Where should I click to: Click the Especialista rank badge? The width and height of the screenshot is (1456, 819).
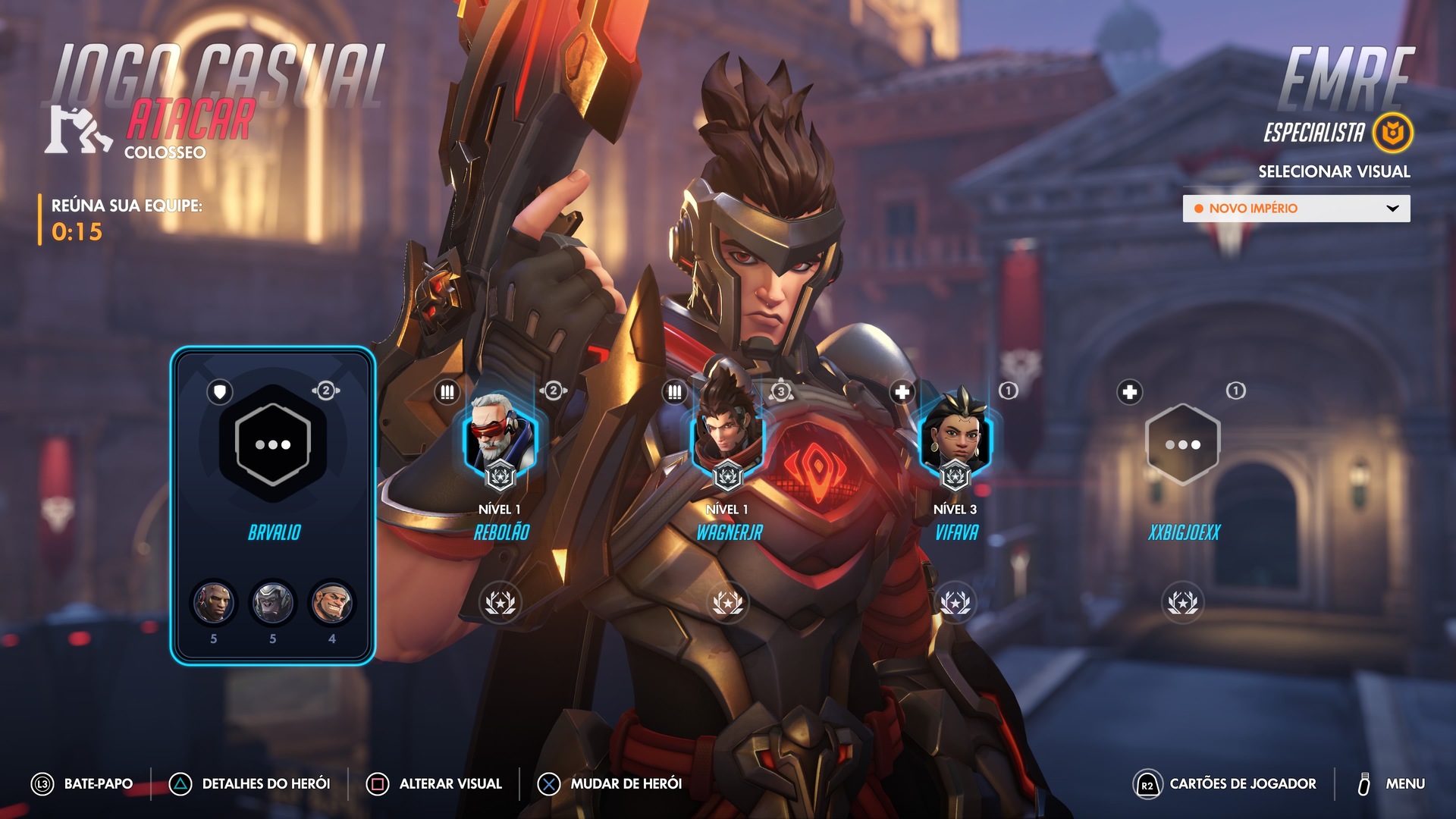click(1393, 133)
